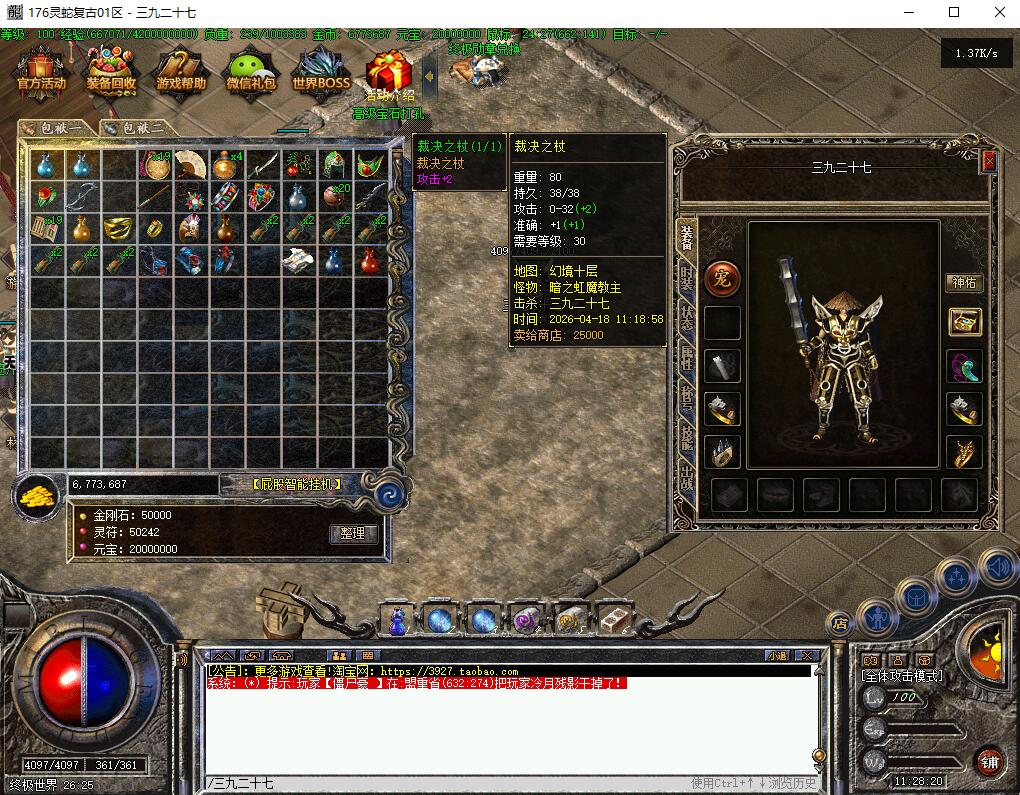The image size is (1020, 795).
Task: Click the 神佑 button on character panel
Action: click(964, 283)
